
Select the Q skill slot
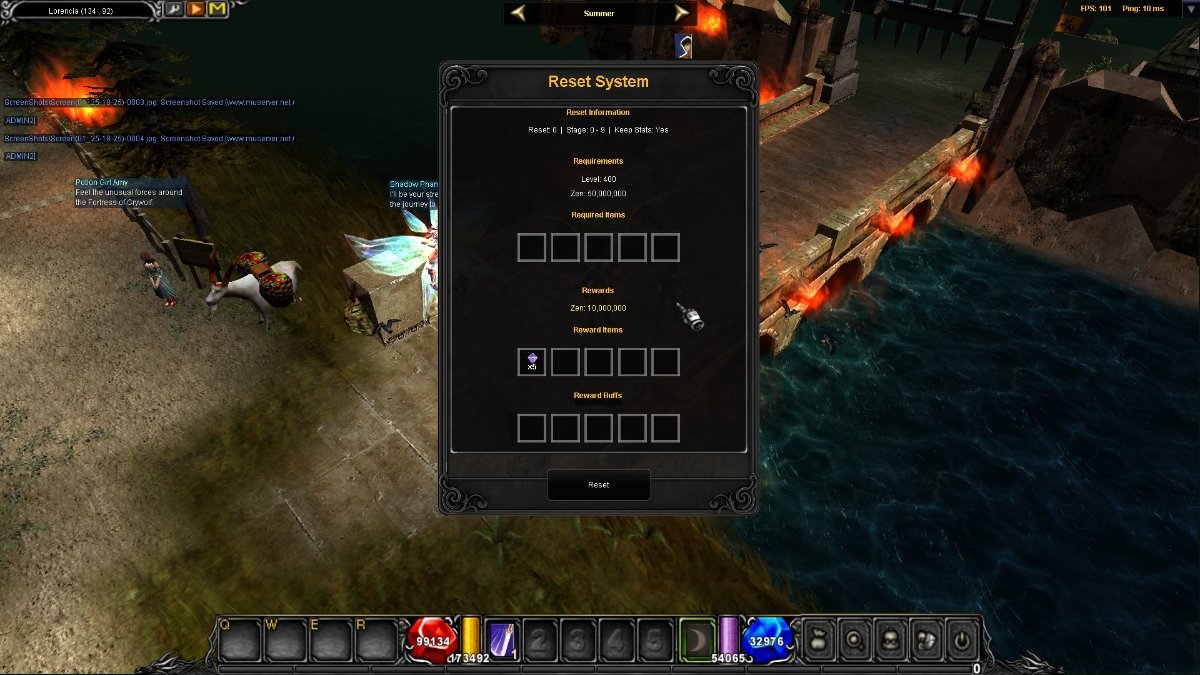[240, 640]
